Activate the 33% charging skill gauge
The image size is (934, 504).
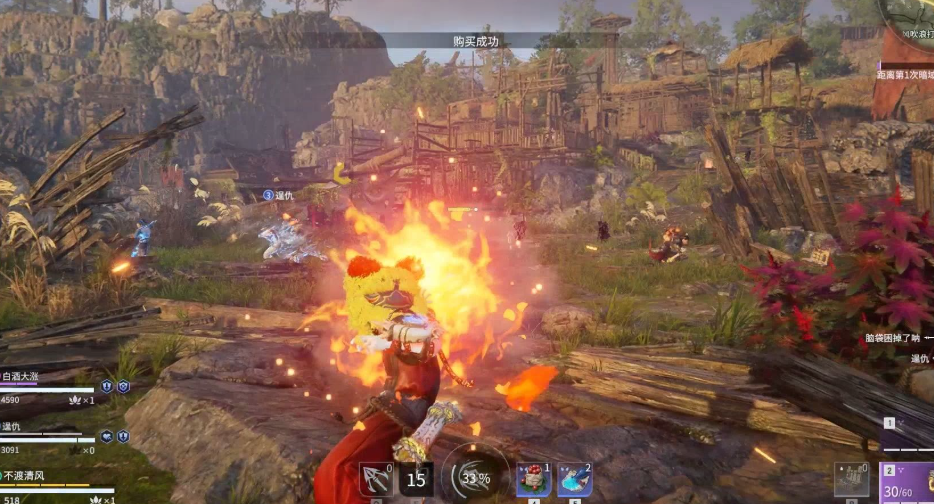click(x=475, y=478)
